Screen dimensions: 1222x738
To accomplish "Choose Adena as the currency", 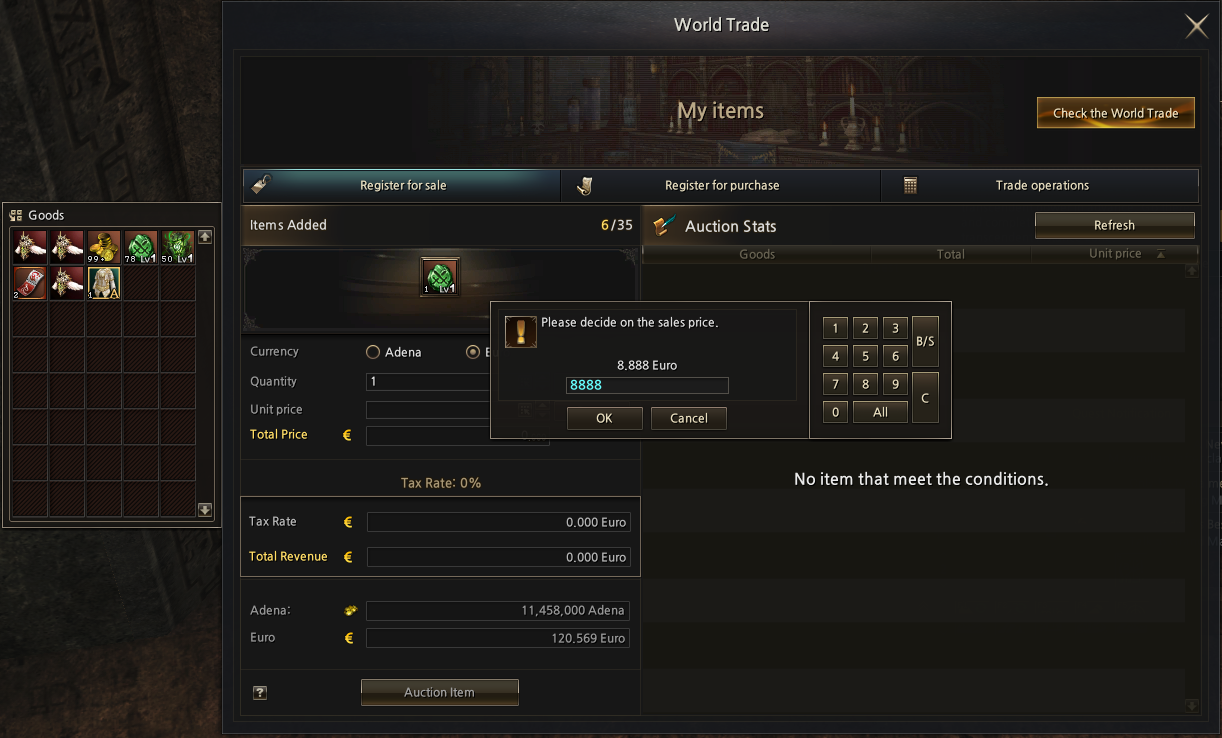I will coord(373,352).
